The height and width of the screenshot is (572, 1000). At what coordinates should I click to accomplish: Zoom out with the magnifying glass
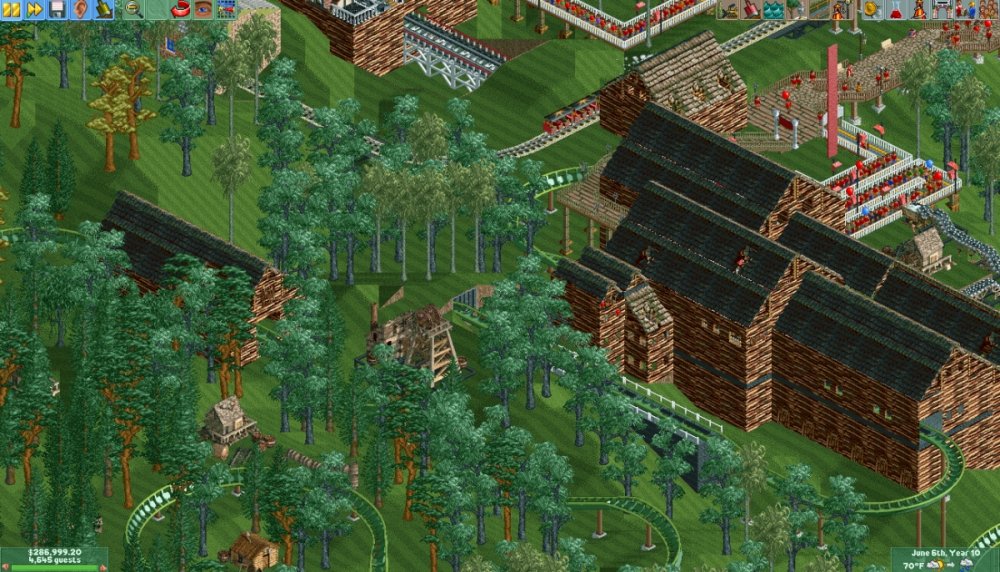(x=131, y=9)
